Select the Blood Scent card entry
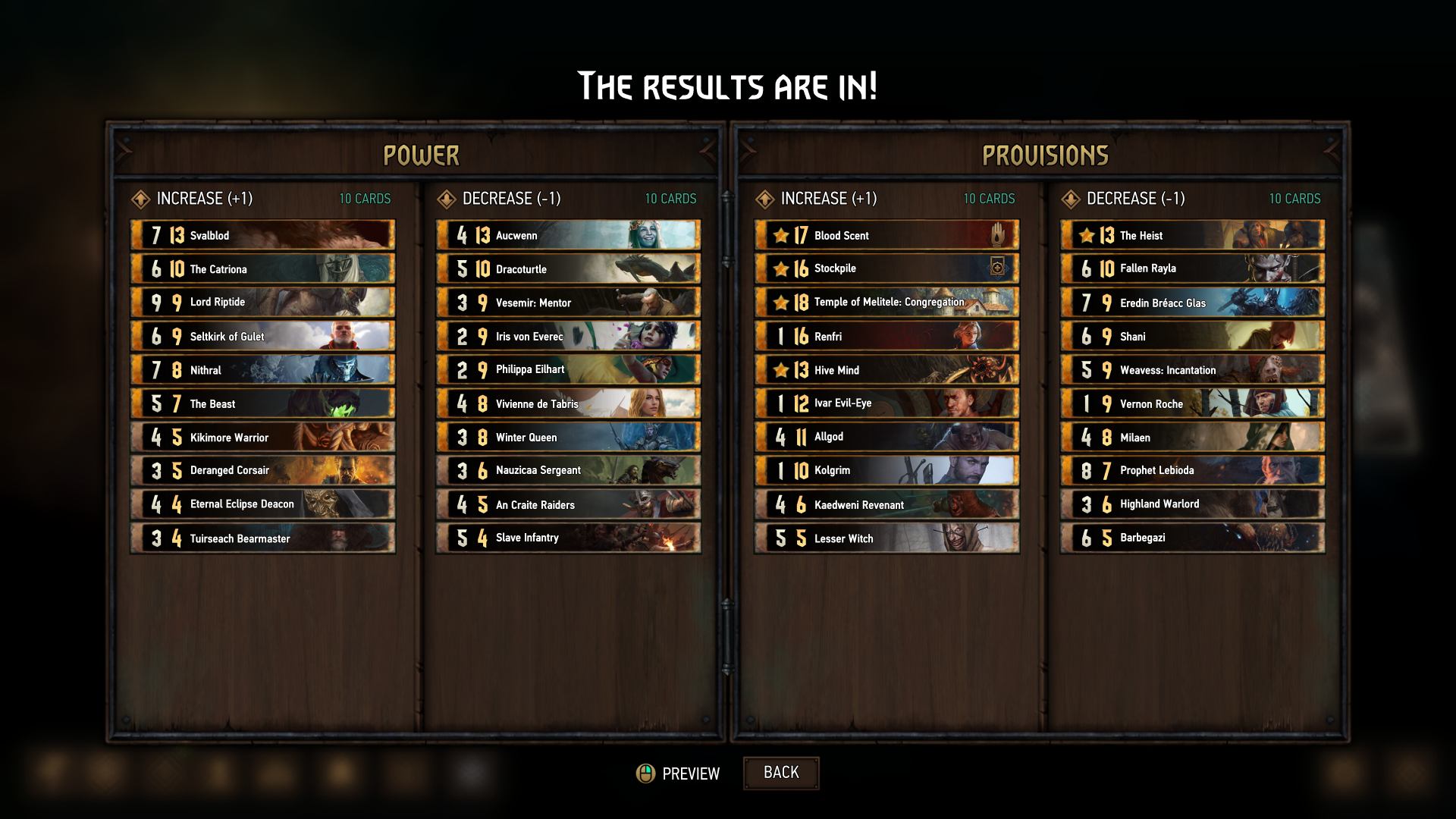The image size is (1456, 819). (x=886, y=235)
